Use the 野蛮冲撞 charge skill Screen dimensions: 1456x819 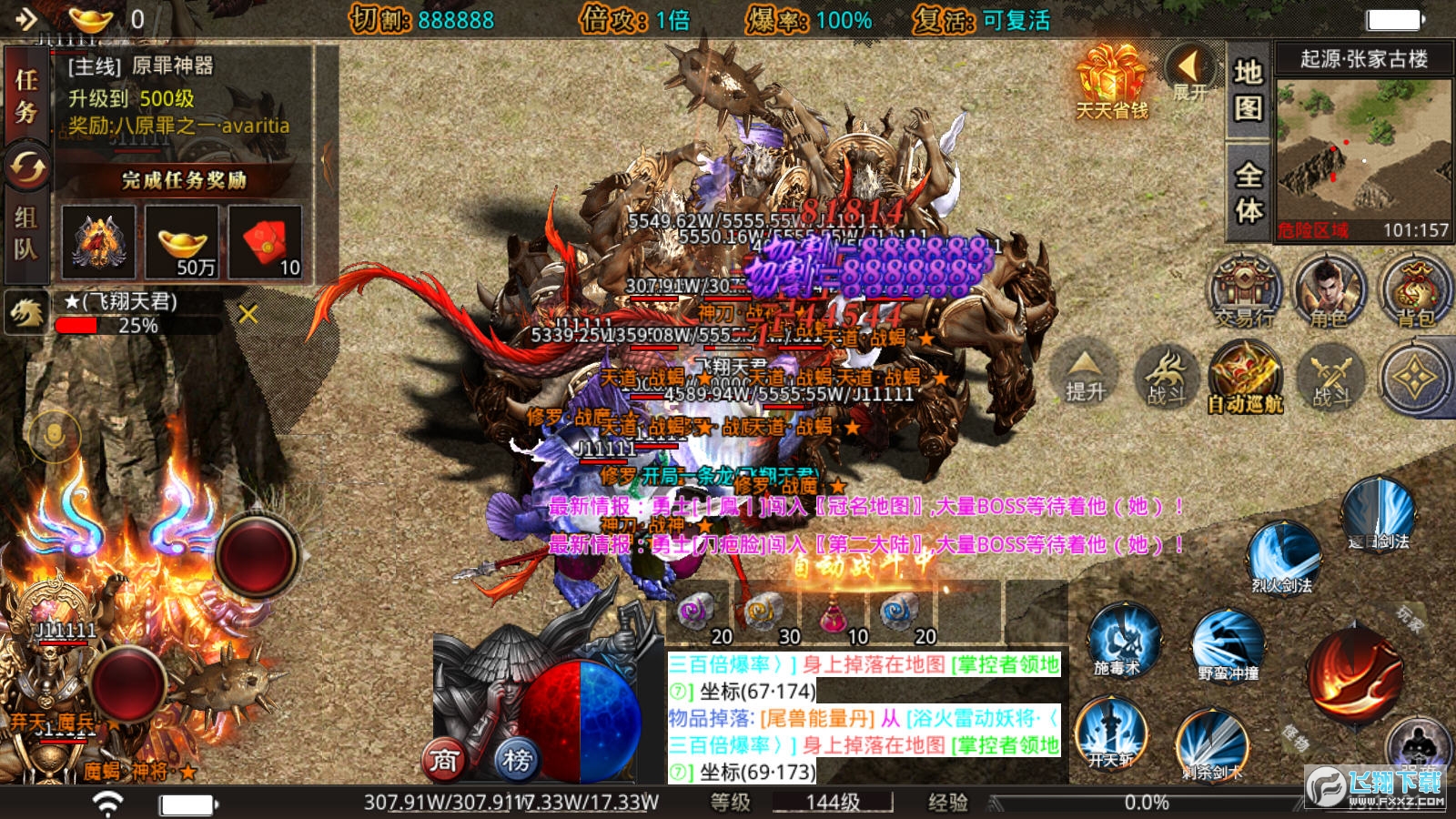1228,645
